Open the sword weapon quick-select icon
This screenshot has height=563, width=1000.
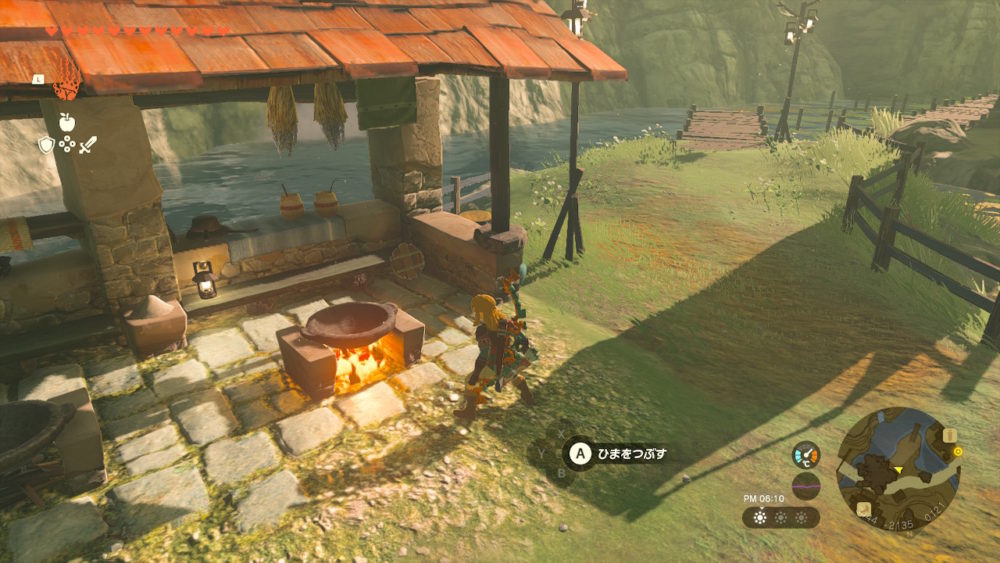click(88, 145)
